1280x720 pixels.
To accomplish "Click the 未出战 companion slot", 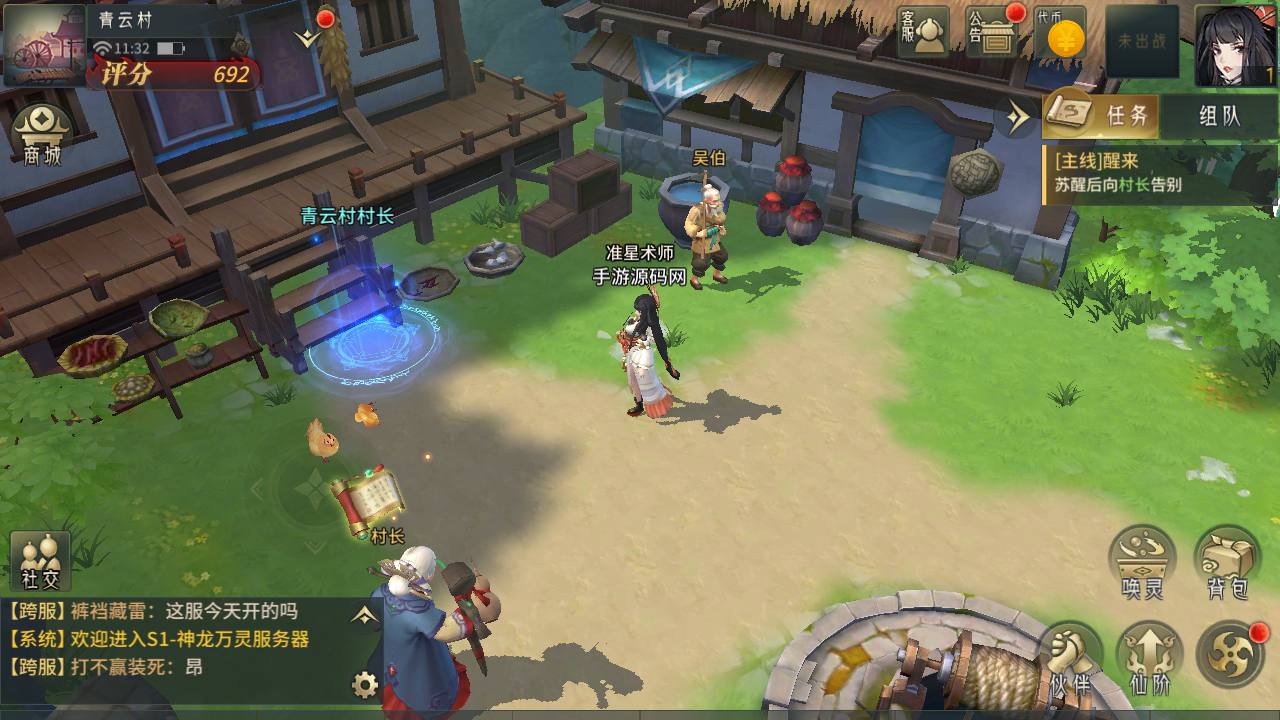I will coord(1141,41).
